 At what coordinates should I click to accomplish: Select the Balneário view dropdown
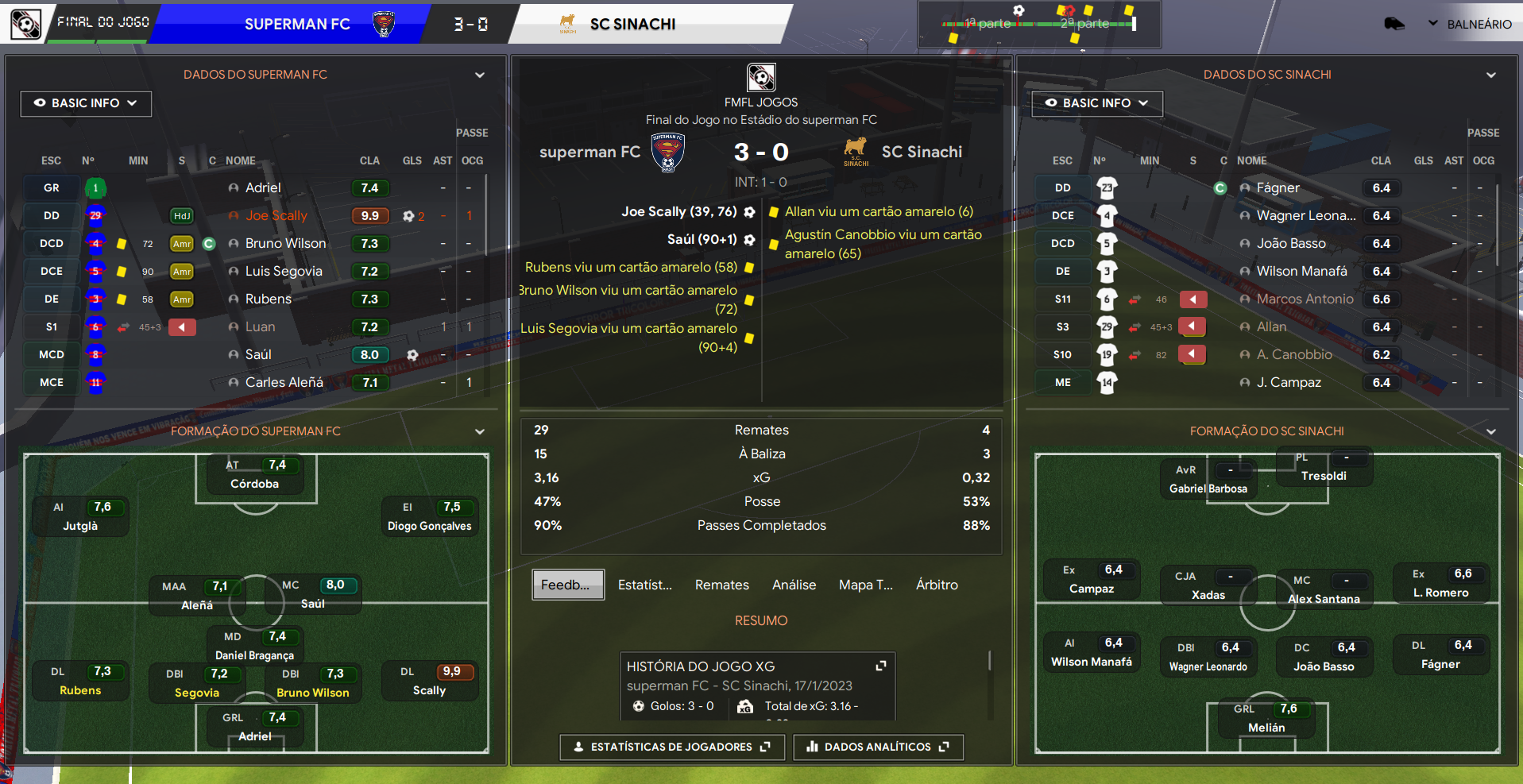(1470, 24)
